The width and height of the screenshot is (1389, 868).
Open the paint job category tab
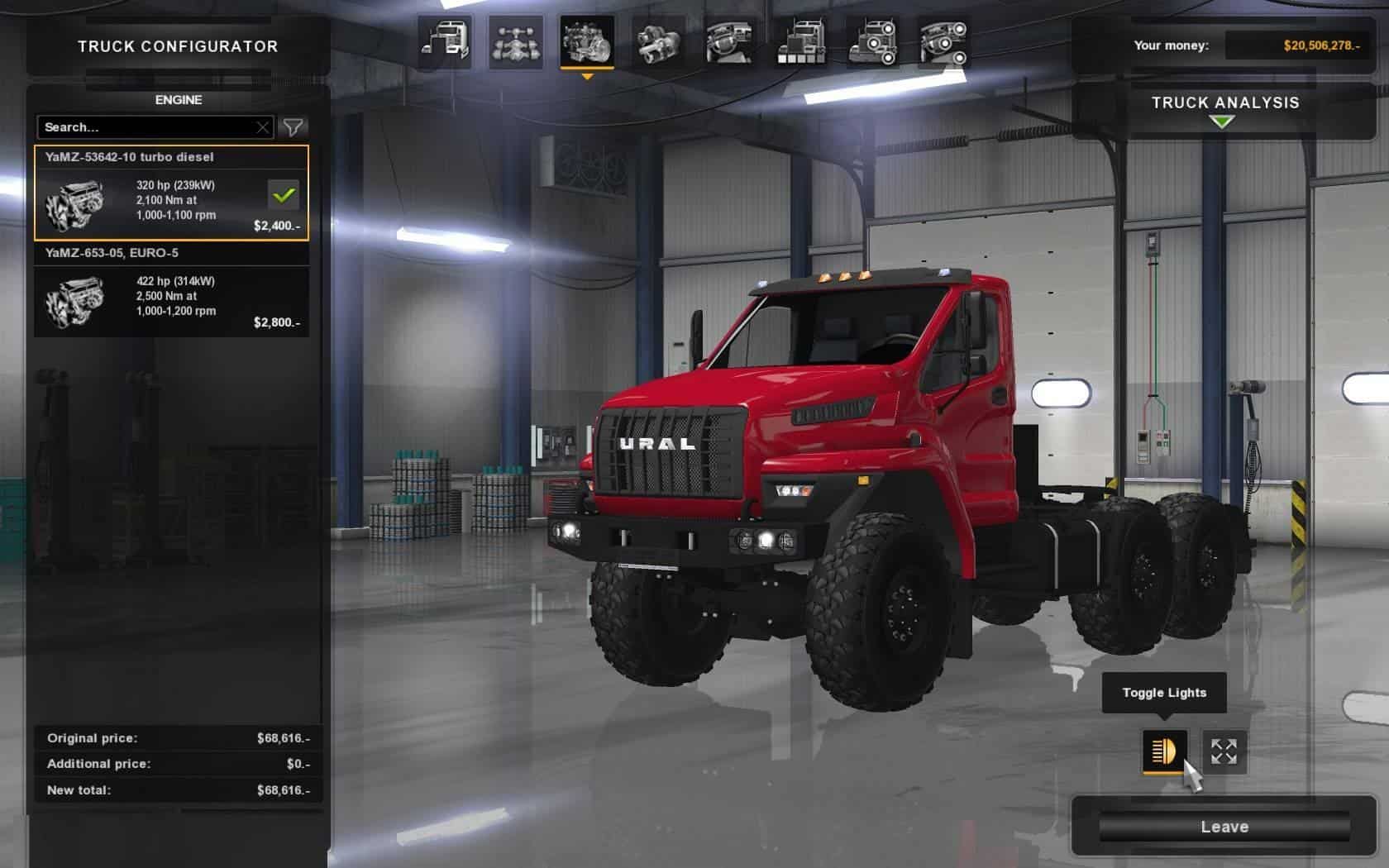pos(800,41)
